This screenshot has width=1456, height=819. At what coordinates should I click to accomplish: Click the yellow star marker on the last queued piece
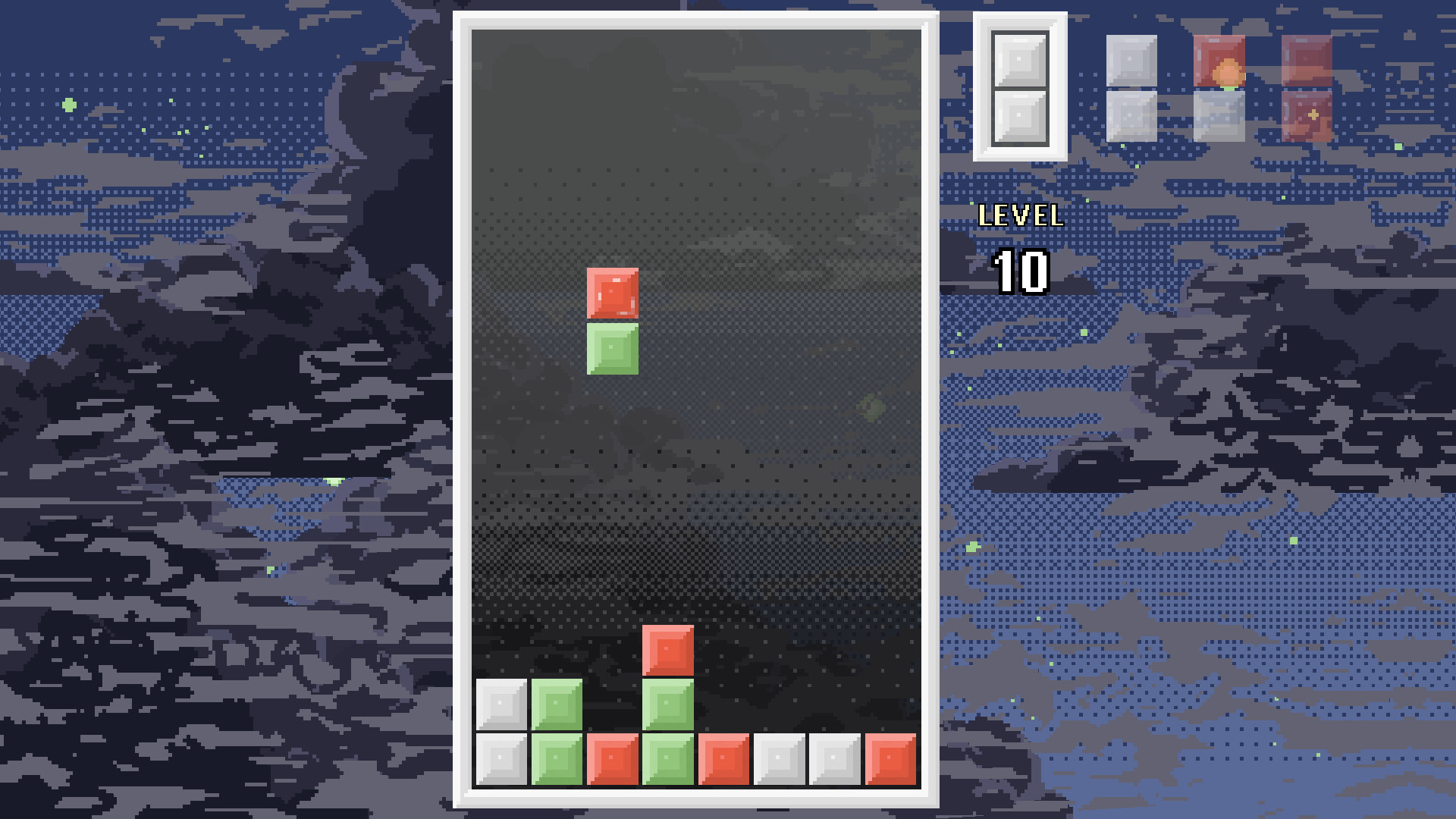tap(1312, 114)
